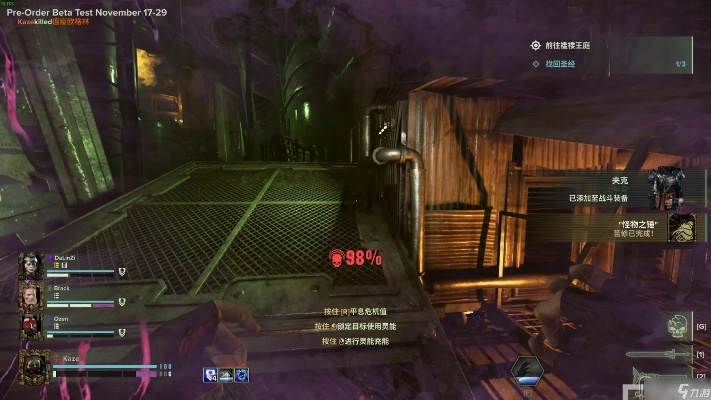Select Brack's teammate portrait

(32, 297)
